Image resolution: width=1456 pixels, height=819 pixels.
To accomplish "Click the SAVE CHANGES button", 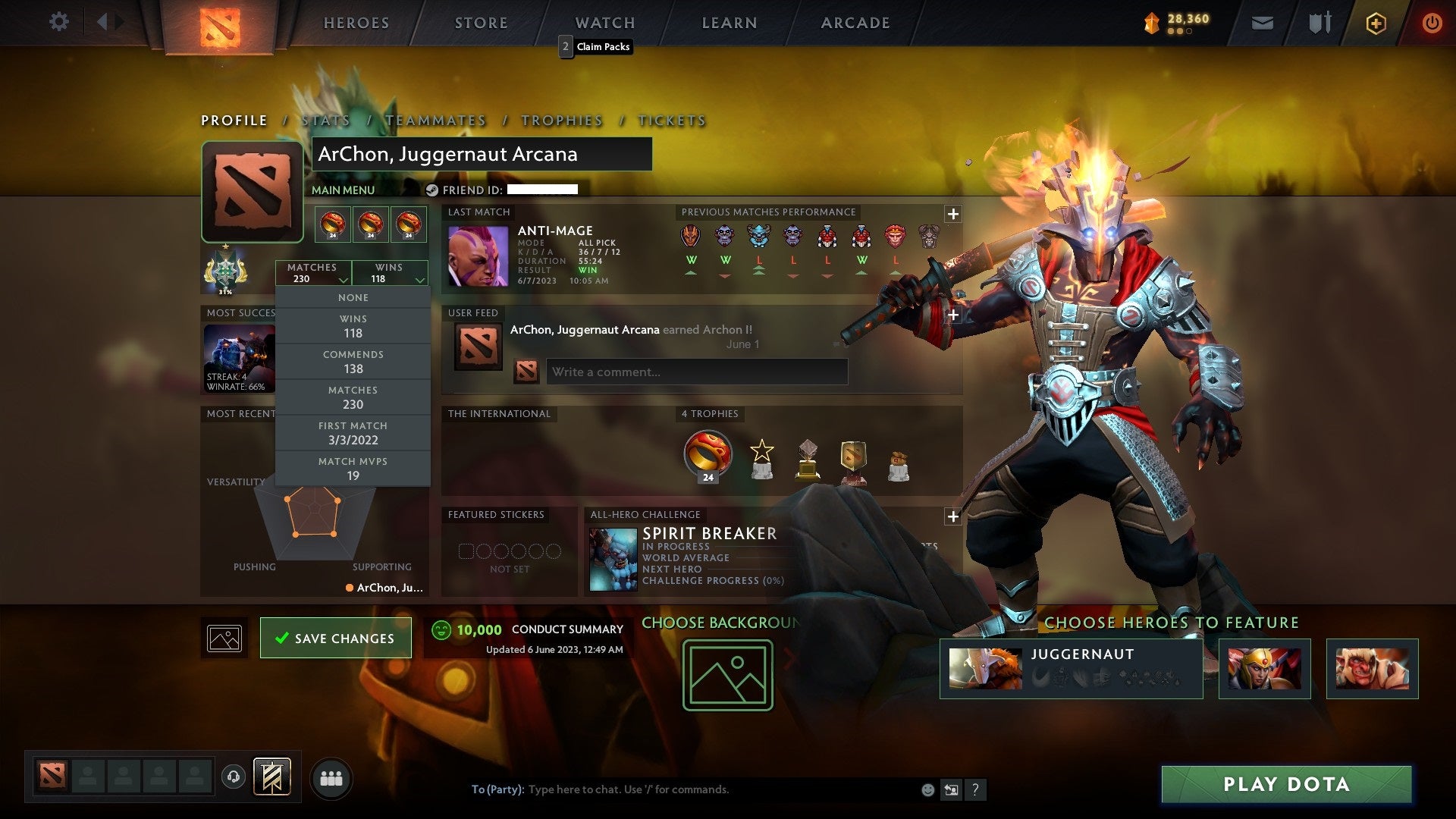I will point(335,638).
